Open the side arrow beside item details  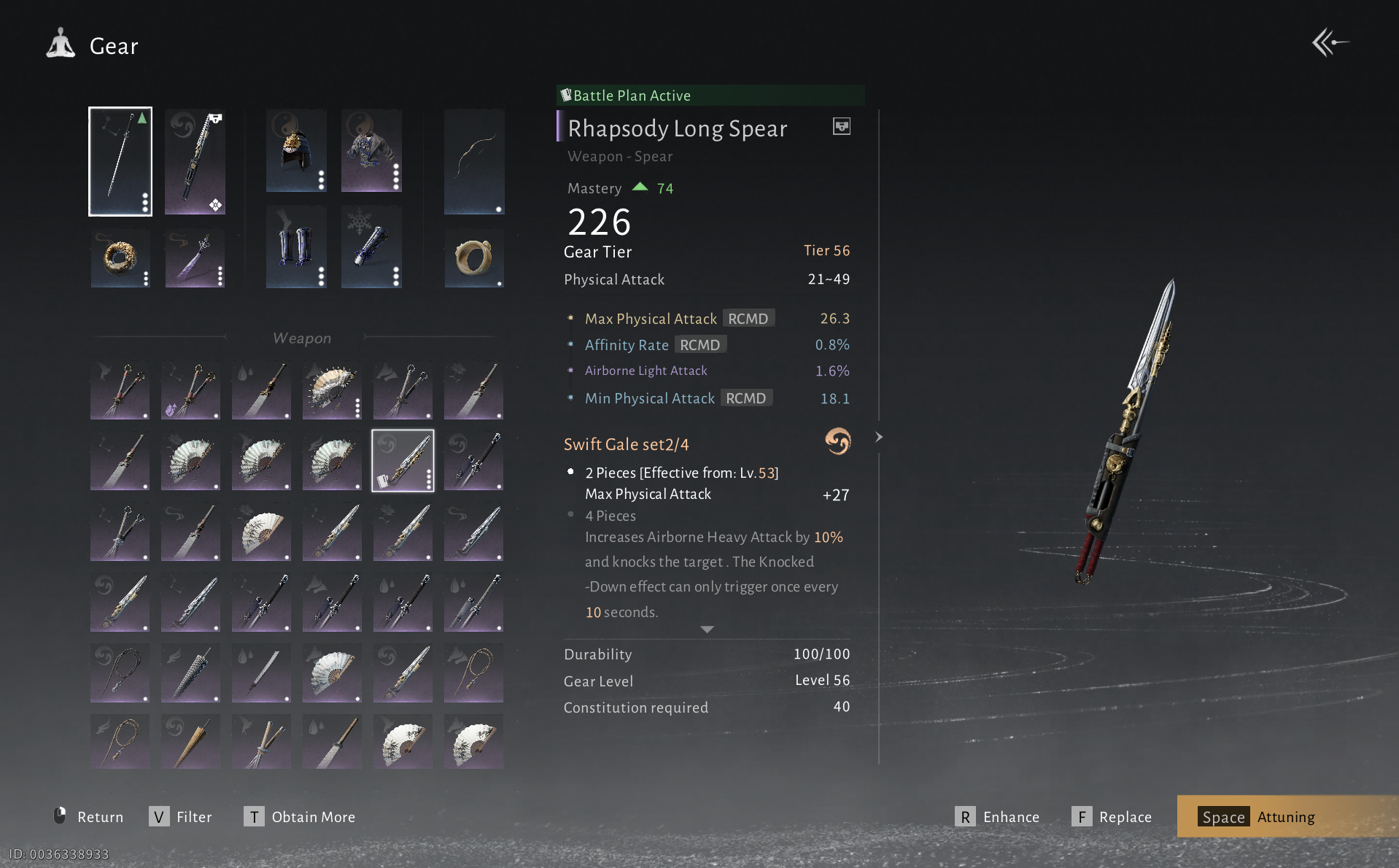point(879,437)
